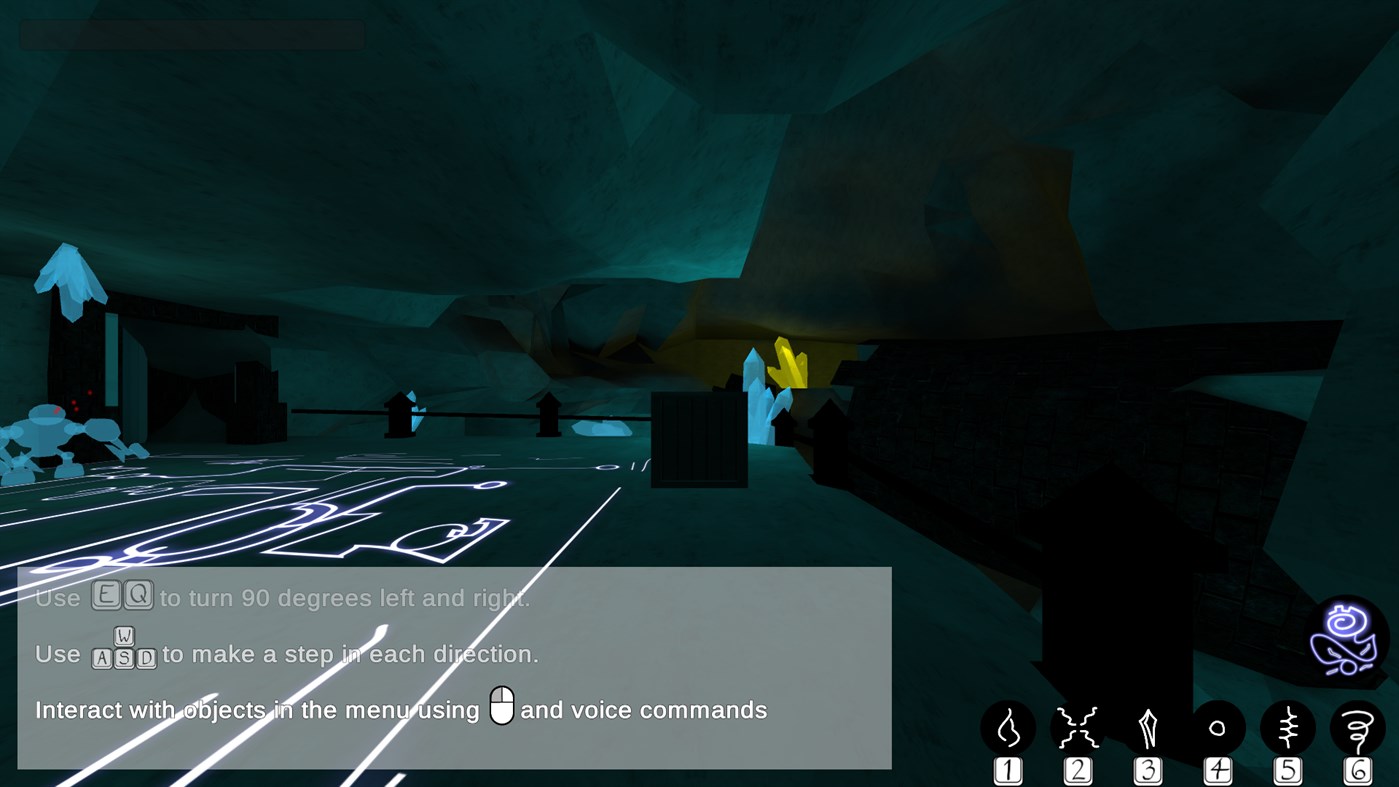The height and width of the screenshot is (787, 1399).
Task: Click the S key icon in the tutorial
Action: [x=125, y=656]
